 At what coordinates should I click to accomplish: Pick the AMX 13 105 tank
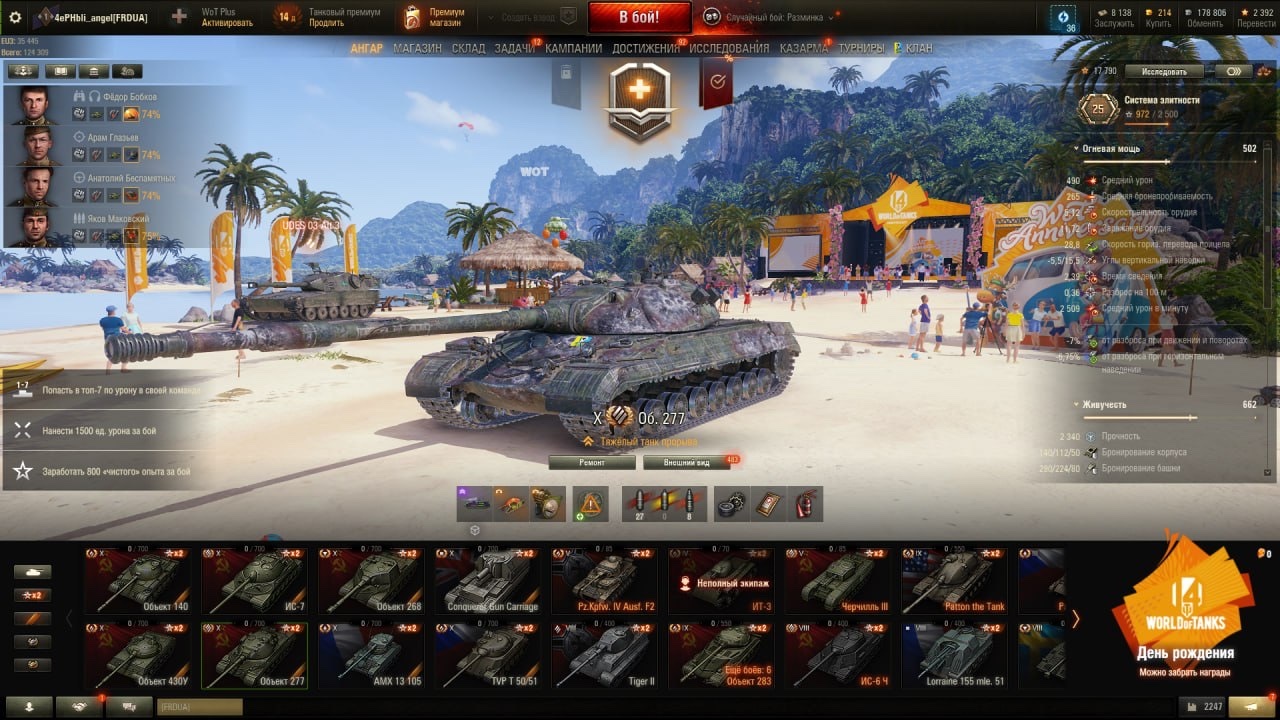click(x=370, y=655)
